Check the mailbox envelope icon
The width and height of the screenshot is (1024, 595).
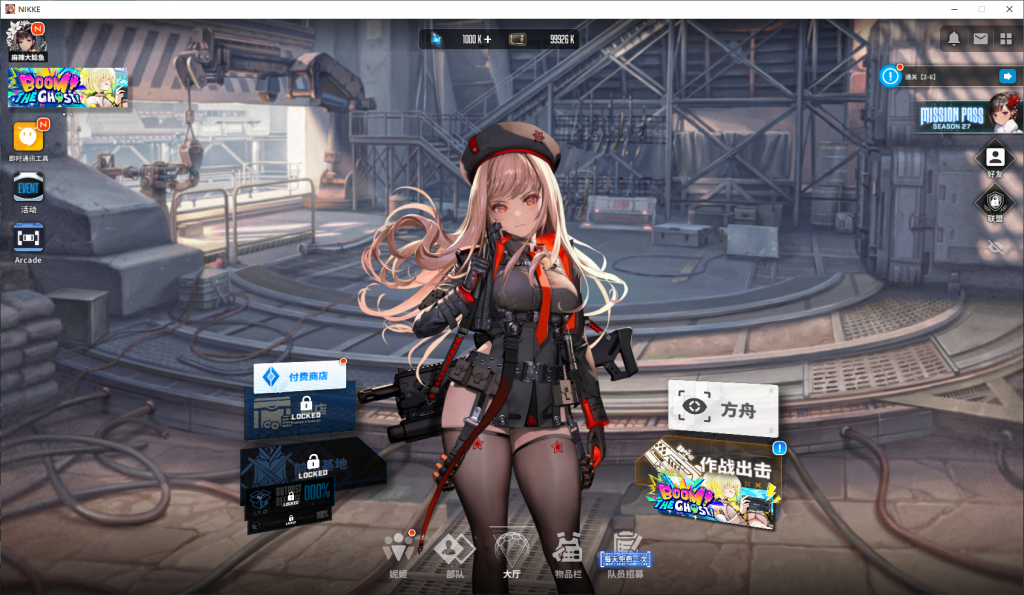980,39
